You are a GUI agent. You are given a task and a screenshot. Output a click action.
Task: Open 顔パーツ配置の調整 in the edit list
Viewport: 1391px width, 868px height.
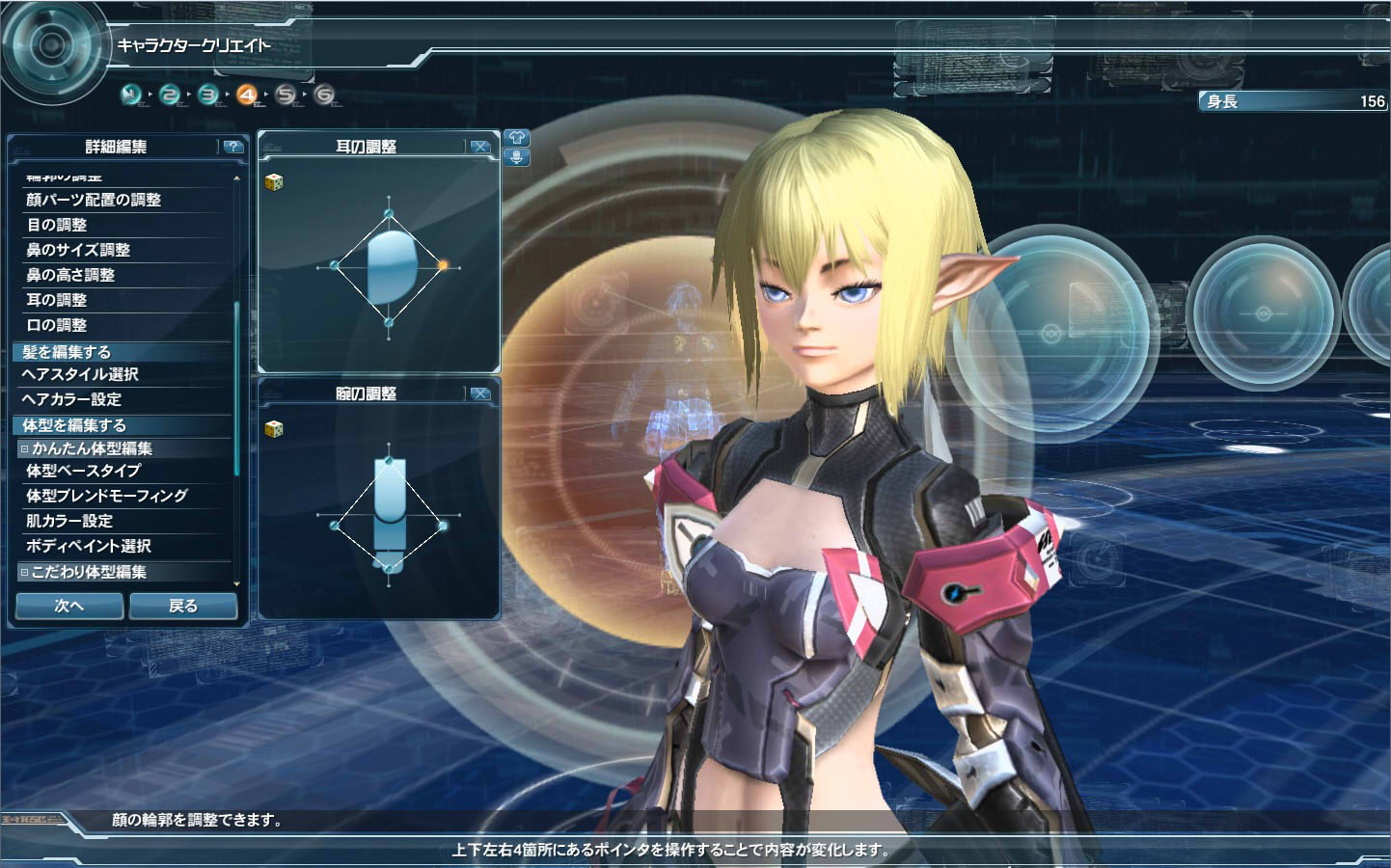tap(94, 200)
